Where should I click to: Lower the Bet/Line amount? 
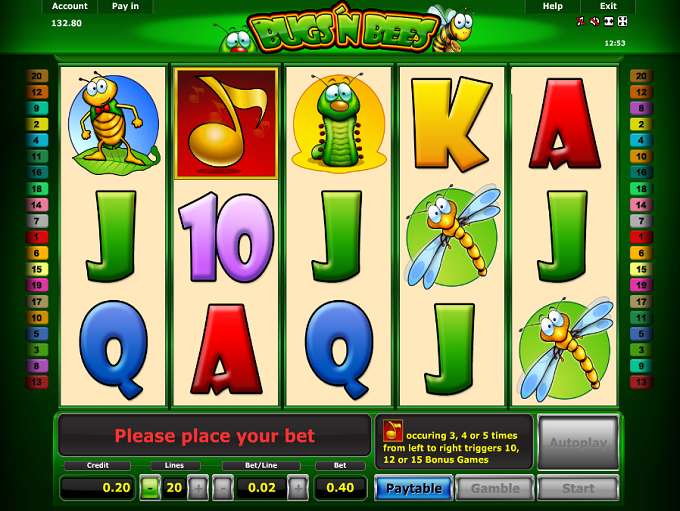pos(223,488)
